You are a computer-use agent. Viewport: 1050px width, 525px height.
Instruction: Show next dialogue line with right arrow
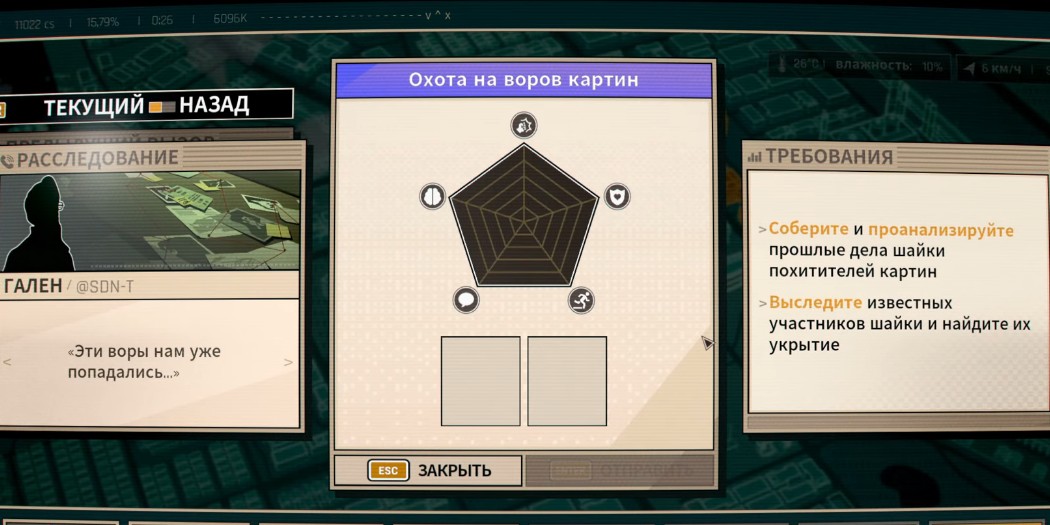(290, 362)
